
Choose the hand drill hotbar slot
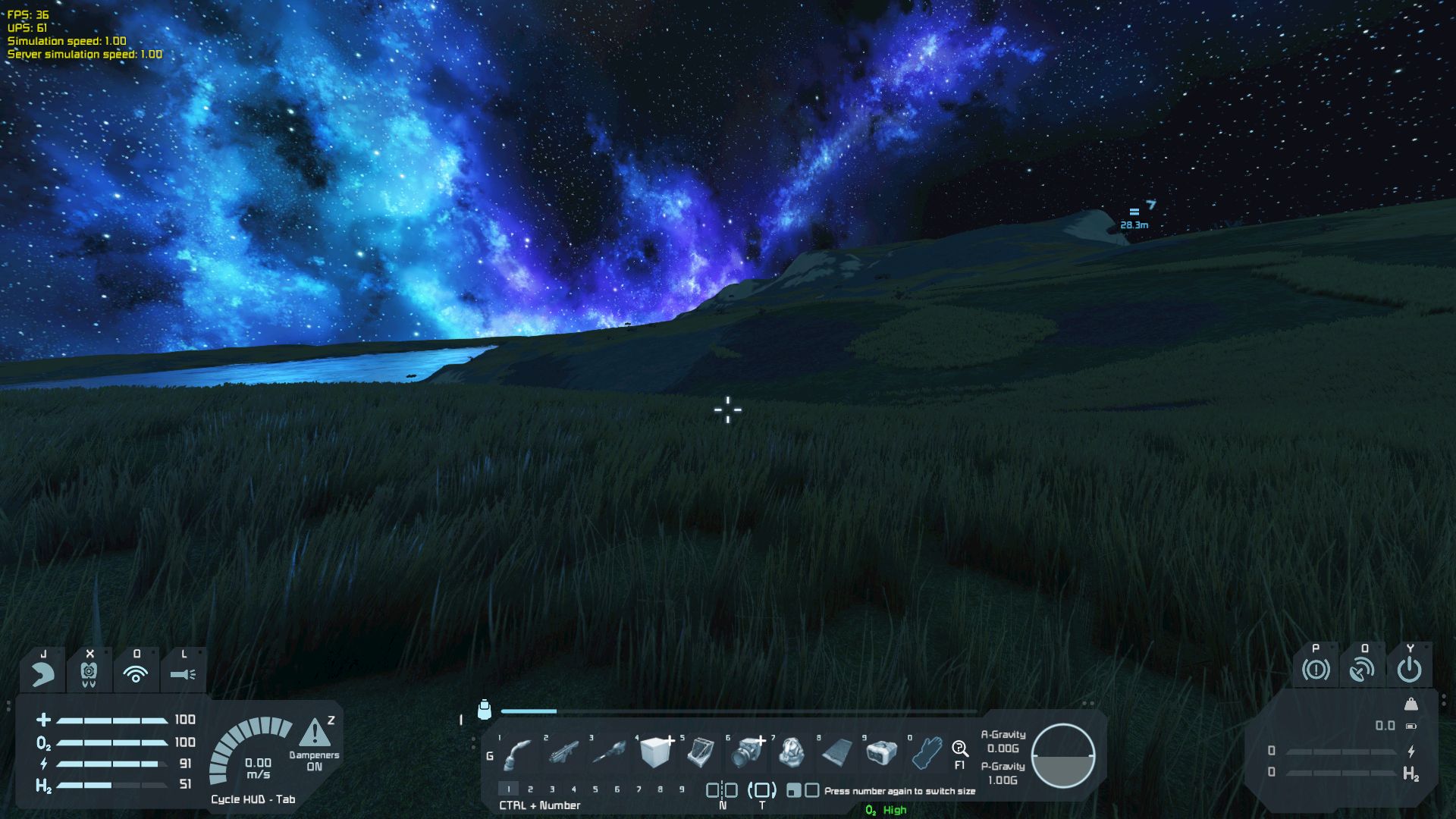(609, 753)
